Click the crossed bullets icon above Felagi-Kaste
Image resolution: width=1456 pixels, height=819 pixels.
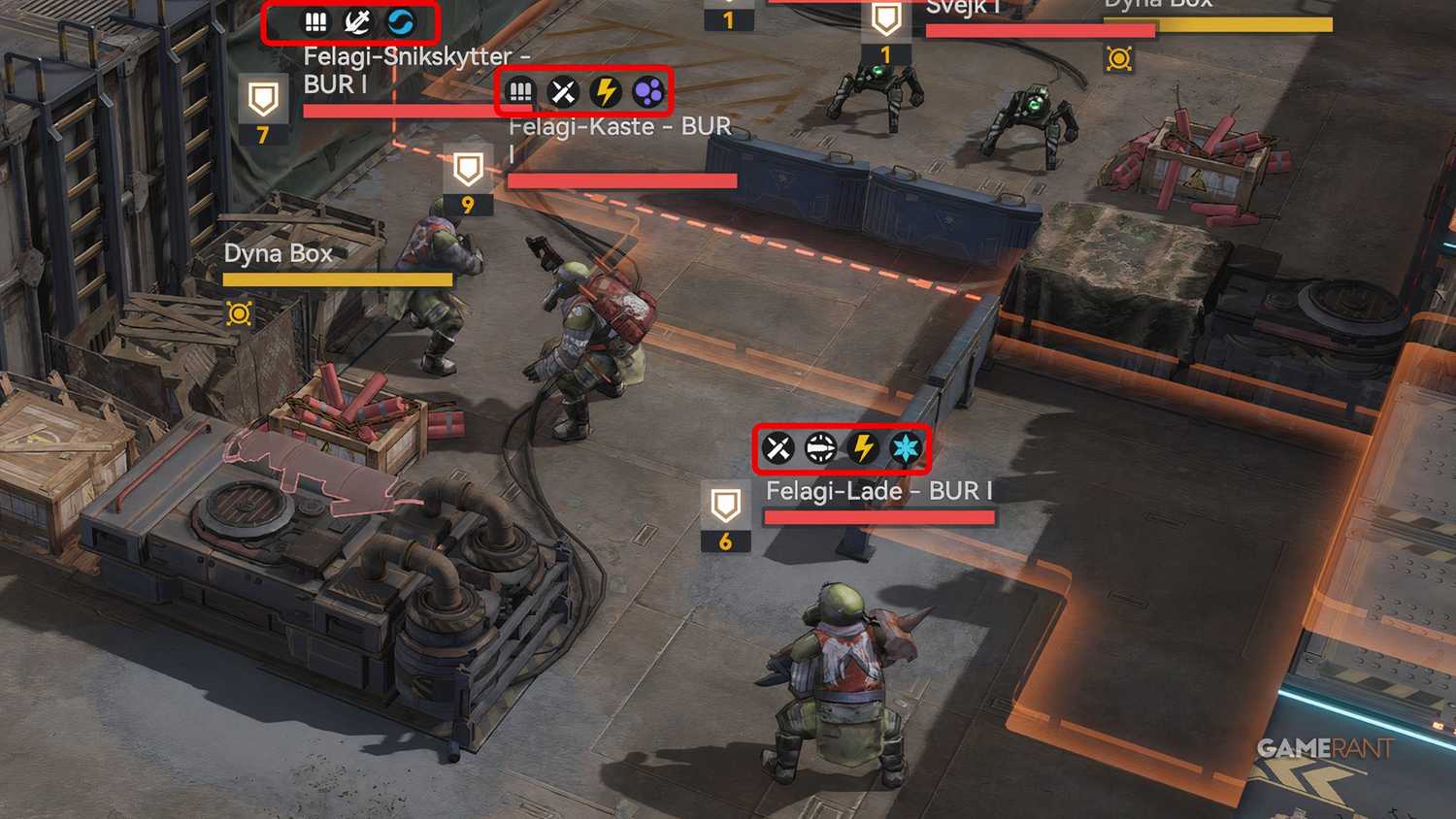pyautogui.click(x=561, y=91)
